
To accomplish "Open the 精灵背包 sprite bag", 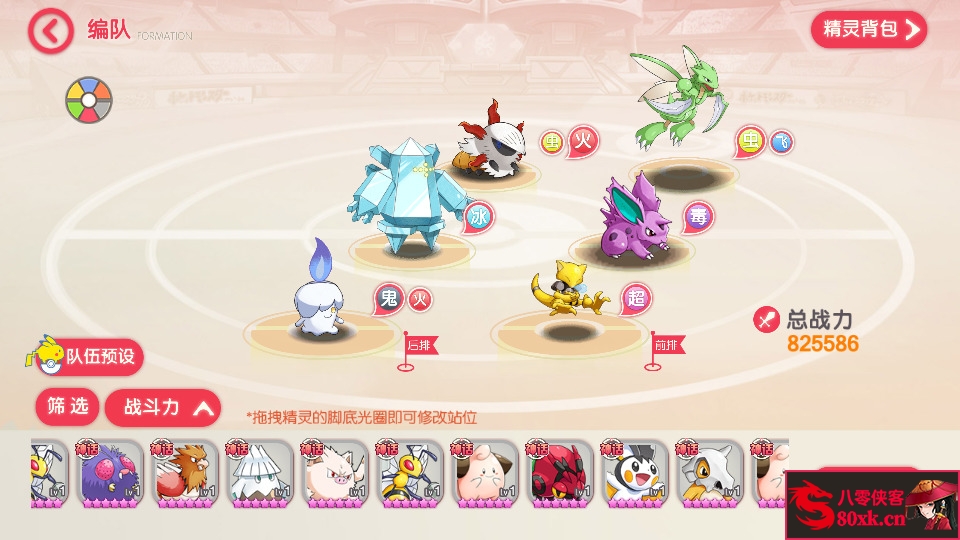I will pyautogui.click(x=868, y=29).
